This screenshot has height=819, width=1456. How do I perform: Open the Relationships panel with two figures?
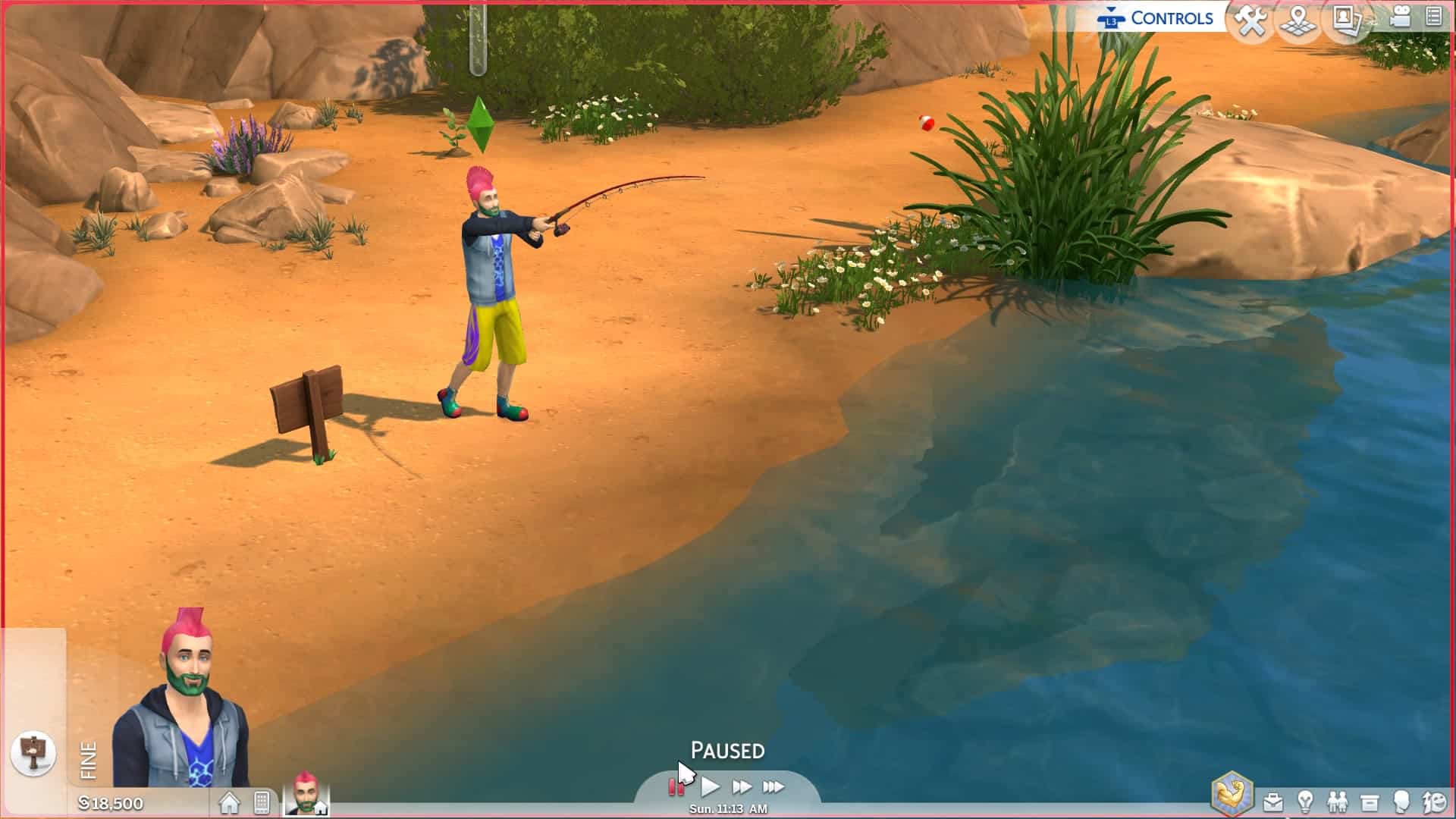[1337, 802]
